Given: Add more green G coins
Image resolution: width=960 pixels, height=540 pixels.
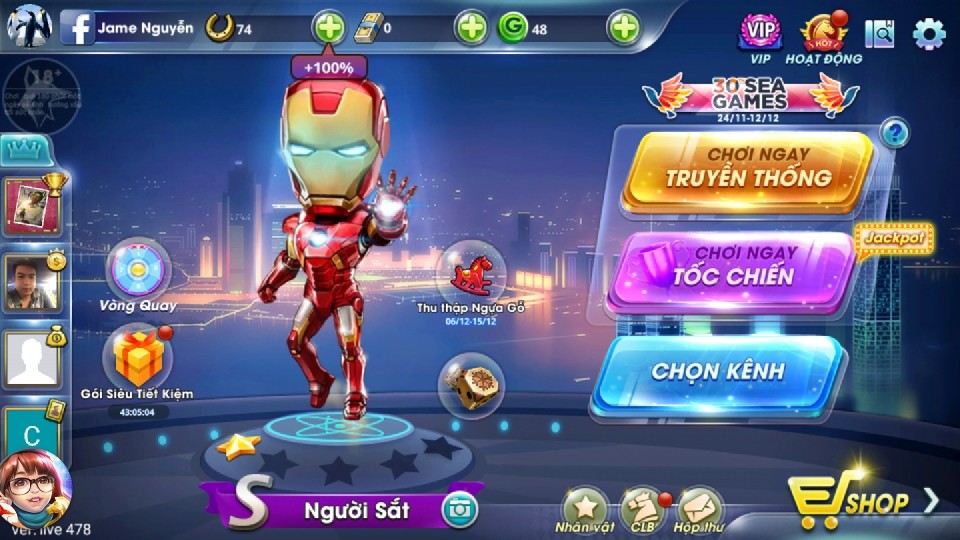Looking at the screenshot, I should click(x=624, y=28).
